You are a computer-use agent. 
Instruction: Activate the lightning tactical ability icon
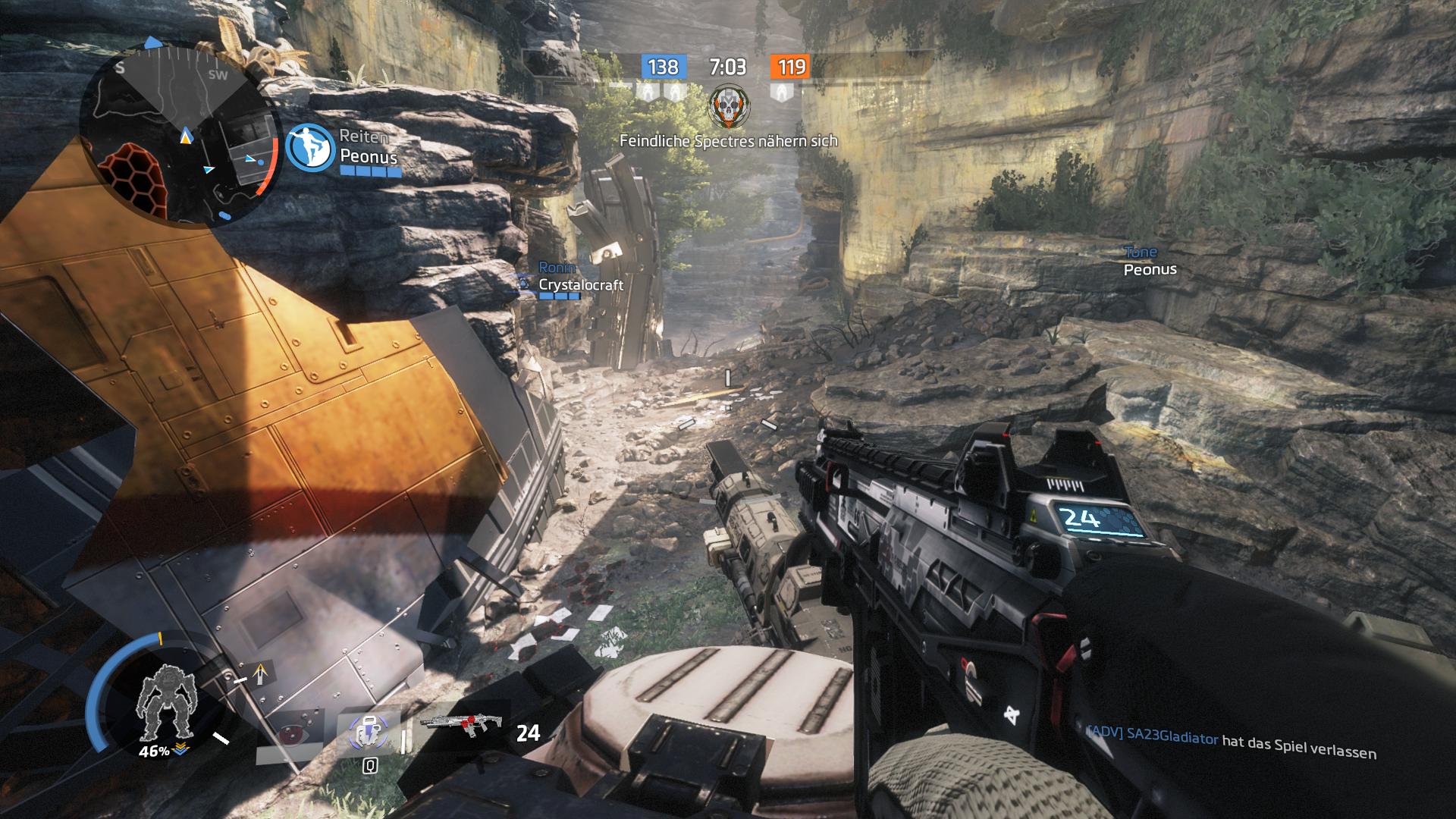pos(369,733)
